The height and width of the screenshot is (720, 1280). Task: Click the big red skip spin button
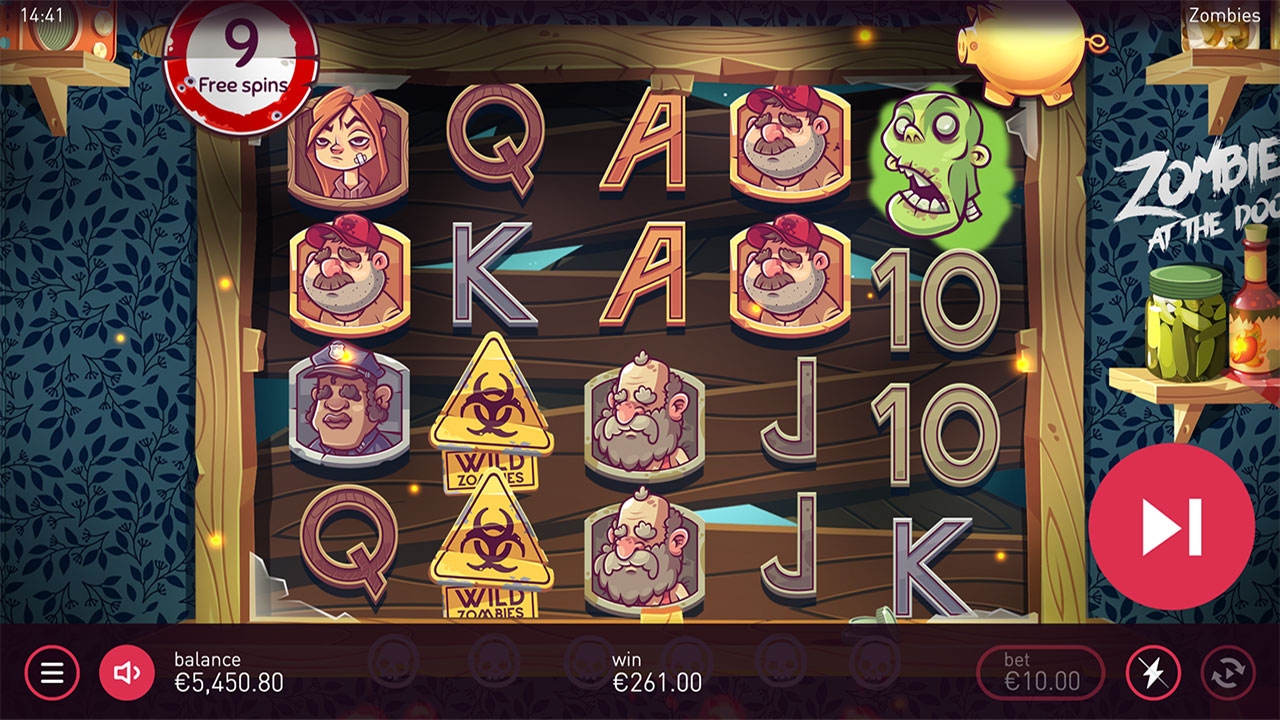(x=1171, y=527)
